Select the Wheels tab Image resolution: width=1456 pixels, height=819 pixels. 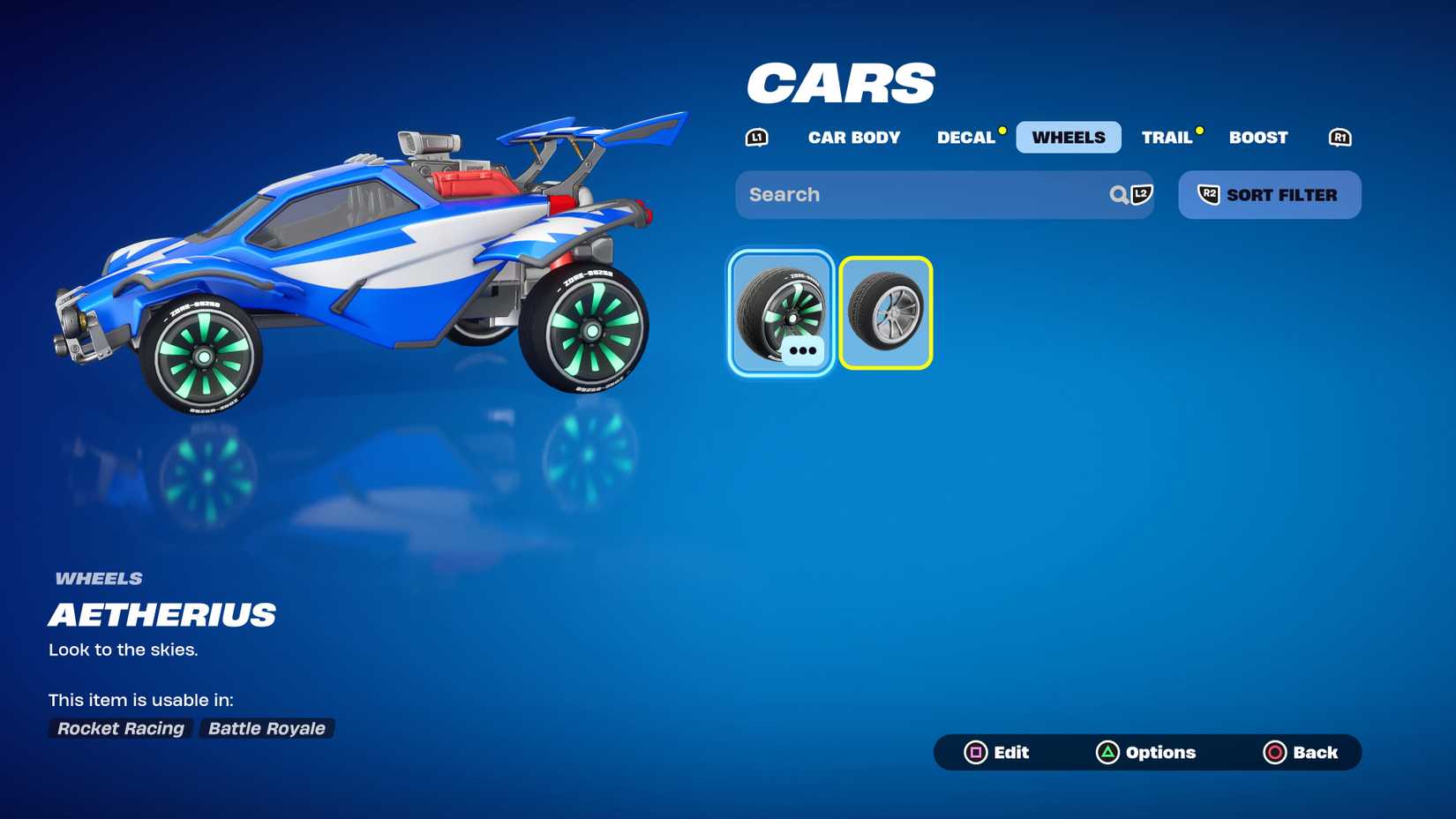[1068, 137]
